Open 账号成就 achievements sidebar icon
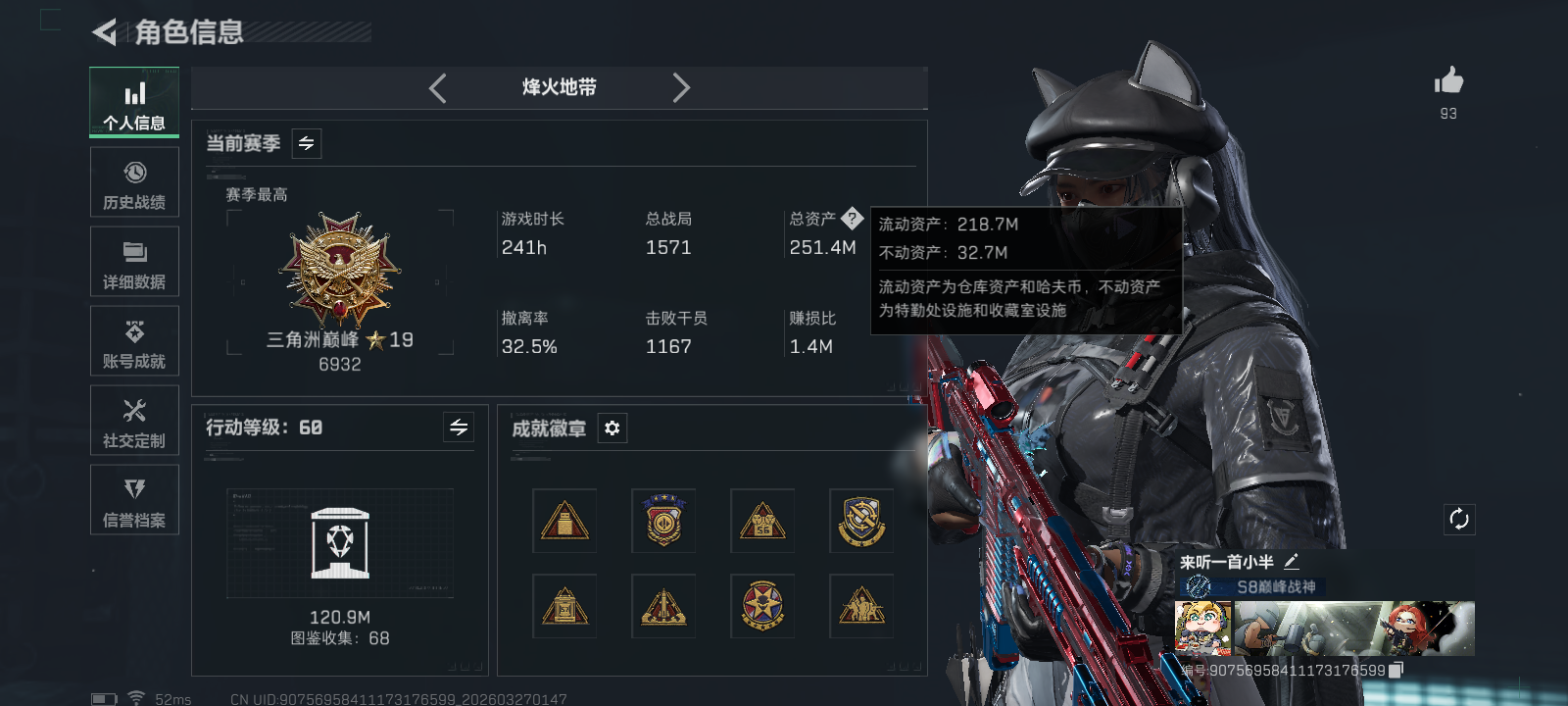 coord(134,341)
